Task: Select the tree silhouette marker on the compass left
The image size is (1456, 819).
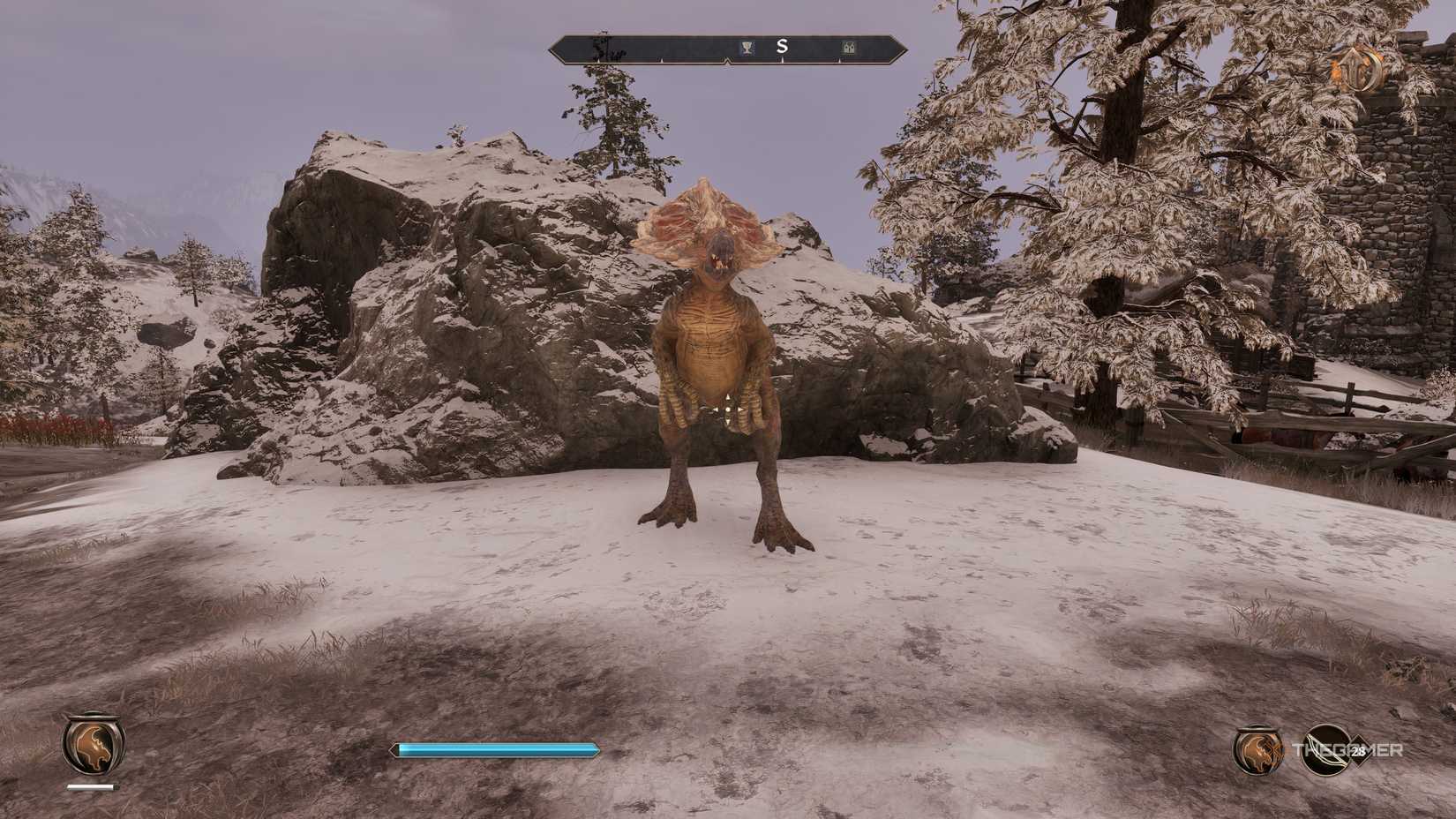Action: (x=603, y=49)
